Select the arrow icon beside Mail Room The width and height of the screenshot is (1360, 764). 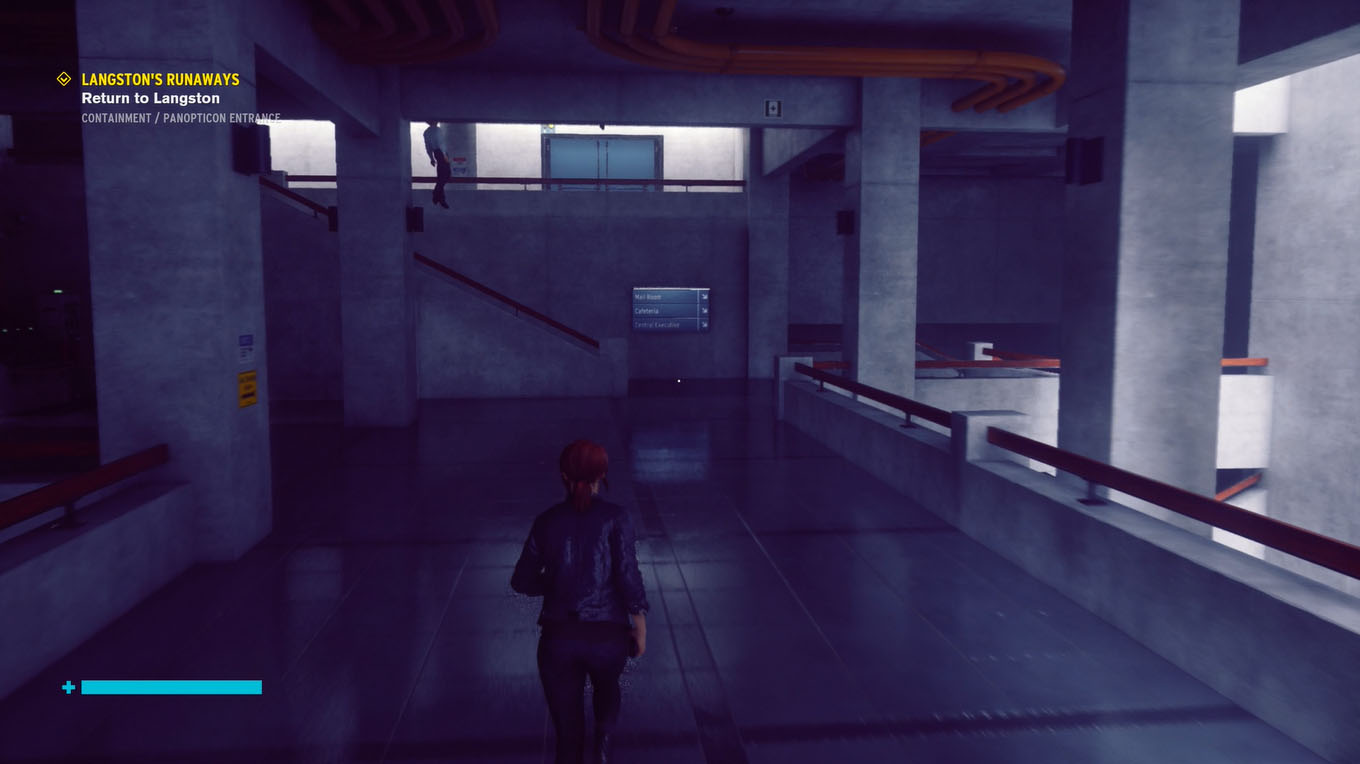(705, 296)
